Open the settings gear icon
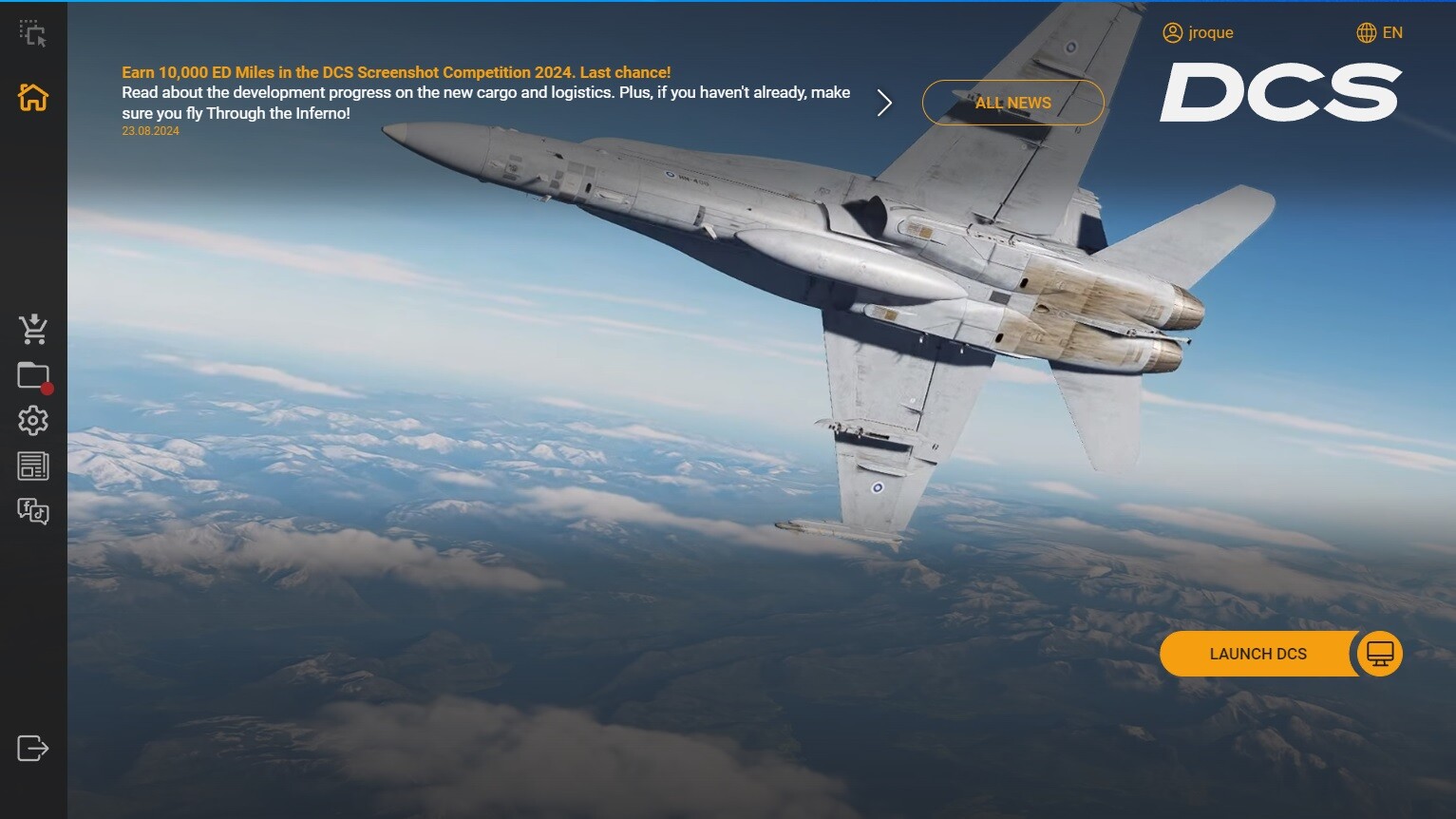 [33, 420]
